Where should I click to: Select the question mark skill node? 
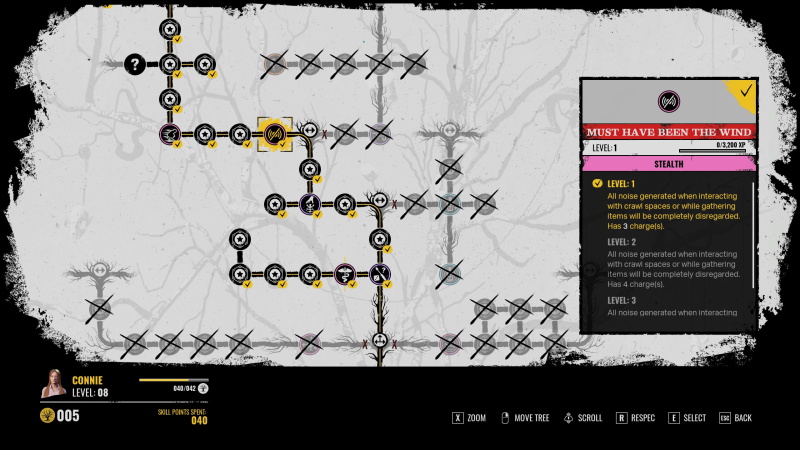(x=134, y=64)
